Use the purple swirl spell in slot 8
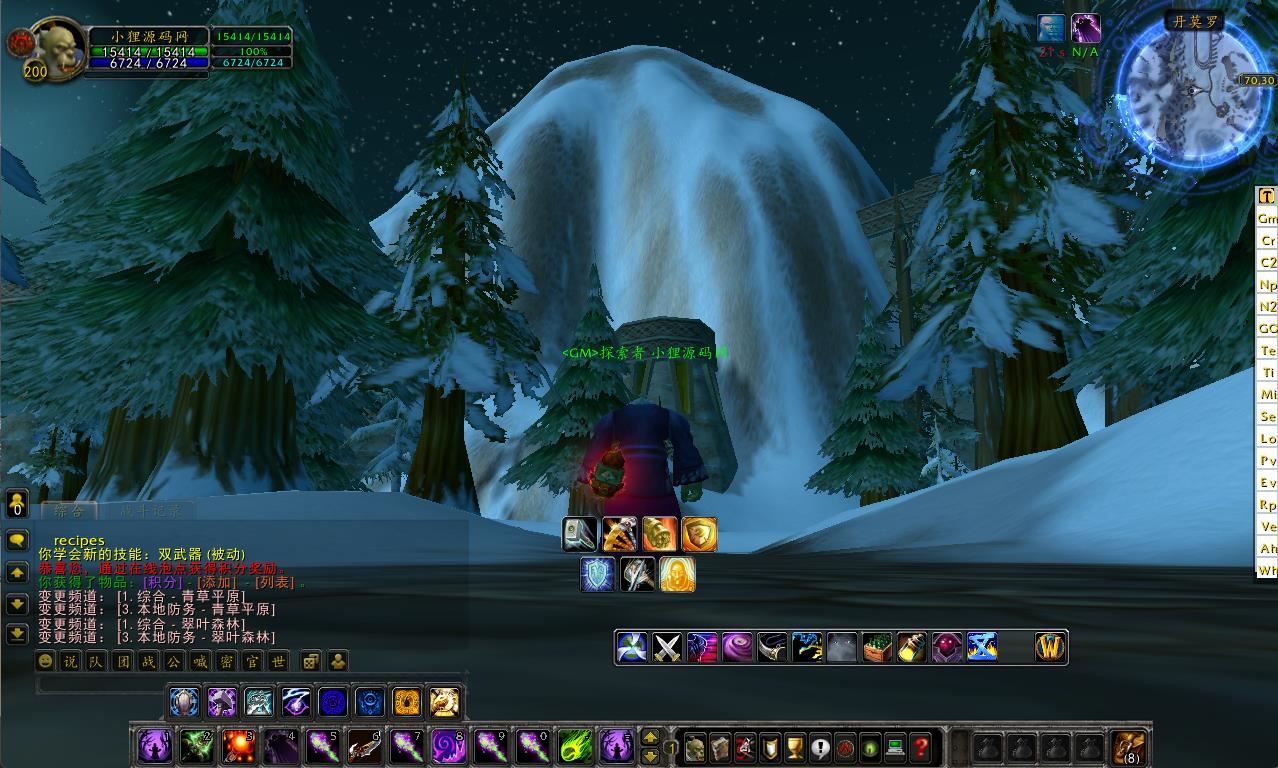 448,746
